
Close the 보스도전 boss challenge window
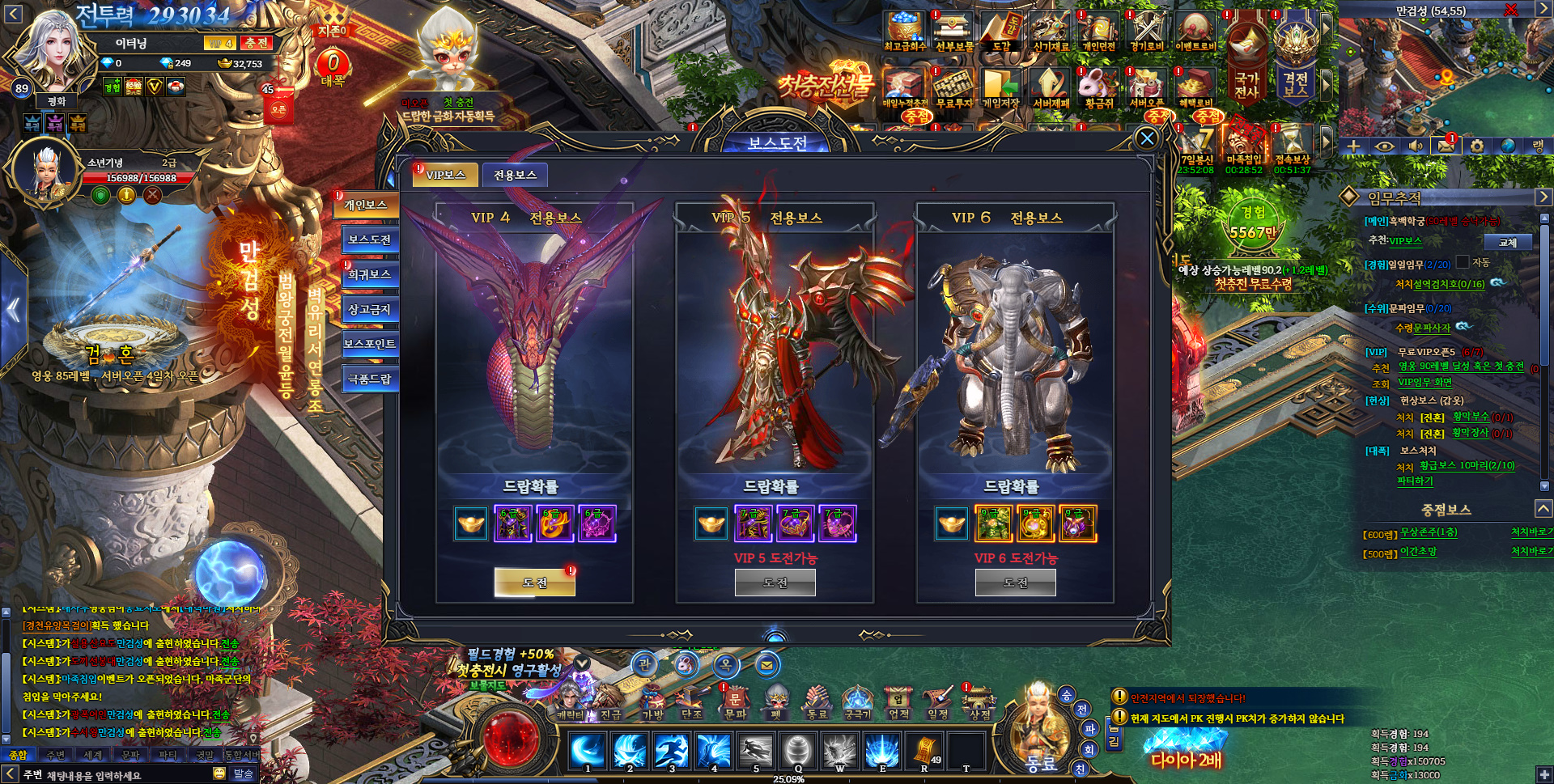[1147, 138]
